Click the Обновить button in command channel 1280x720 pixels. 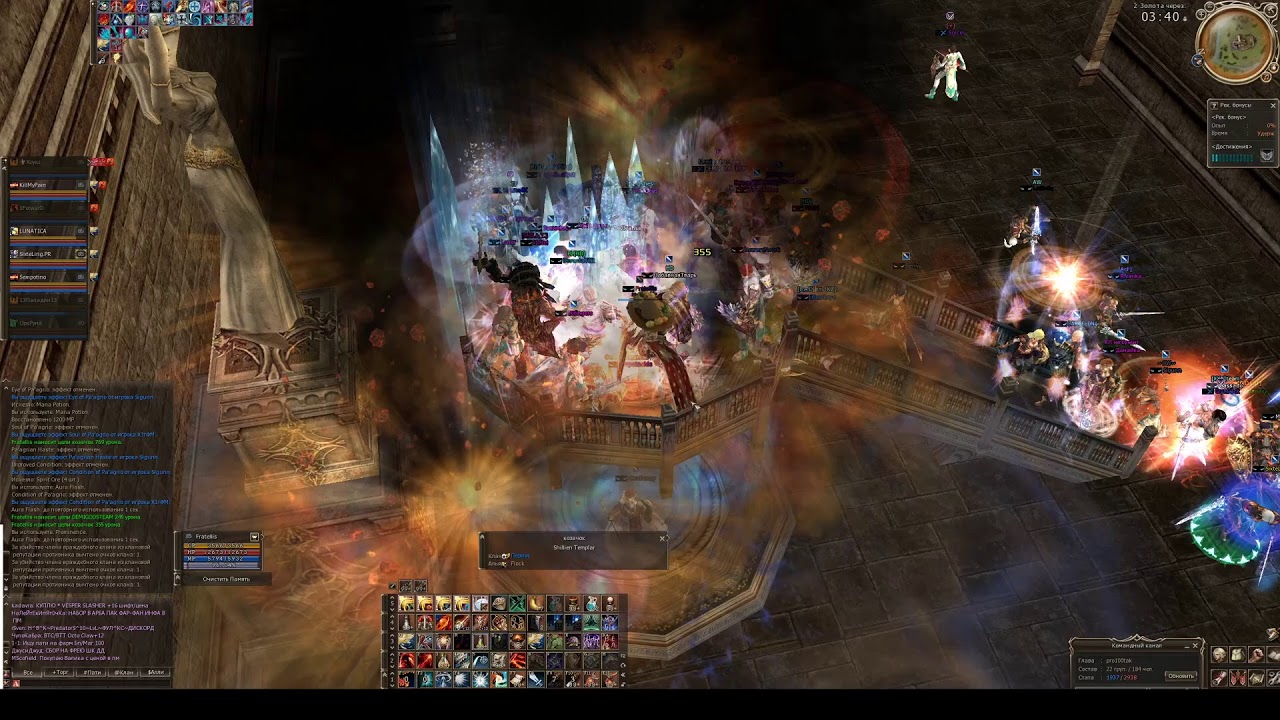point(1181,676)
